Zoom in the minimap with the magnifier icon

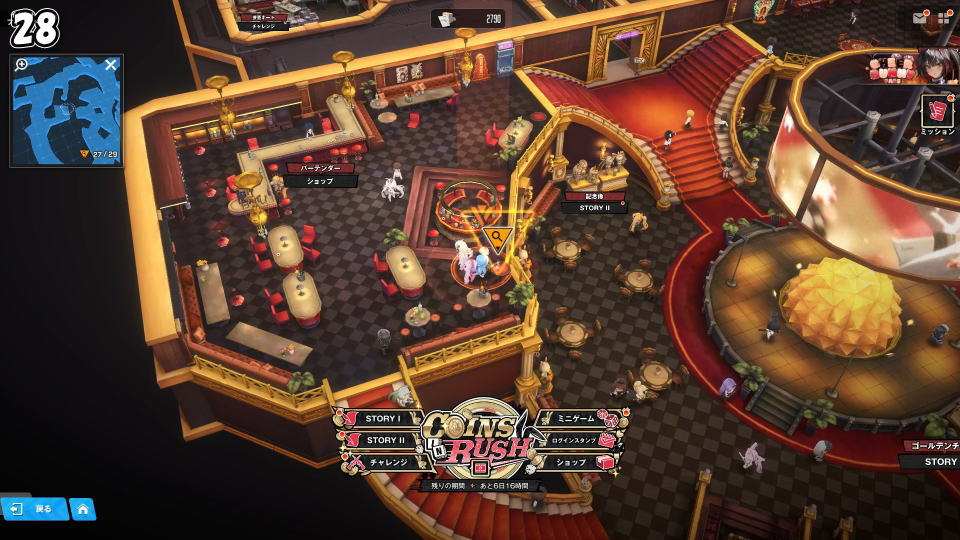pyautogui.click(x=21, y=65)
